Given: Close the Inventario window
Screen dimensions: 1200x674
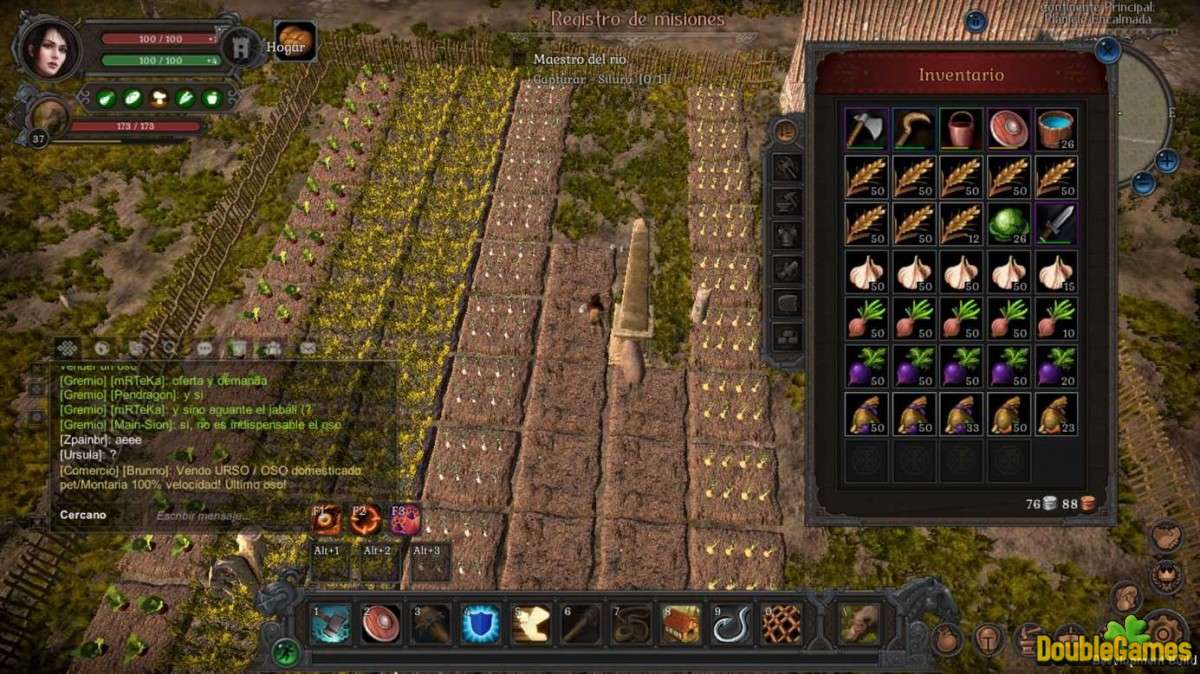Looking at the screenshot, I should click(x=1107, y=50).
